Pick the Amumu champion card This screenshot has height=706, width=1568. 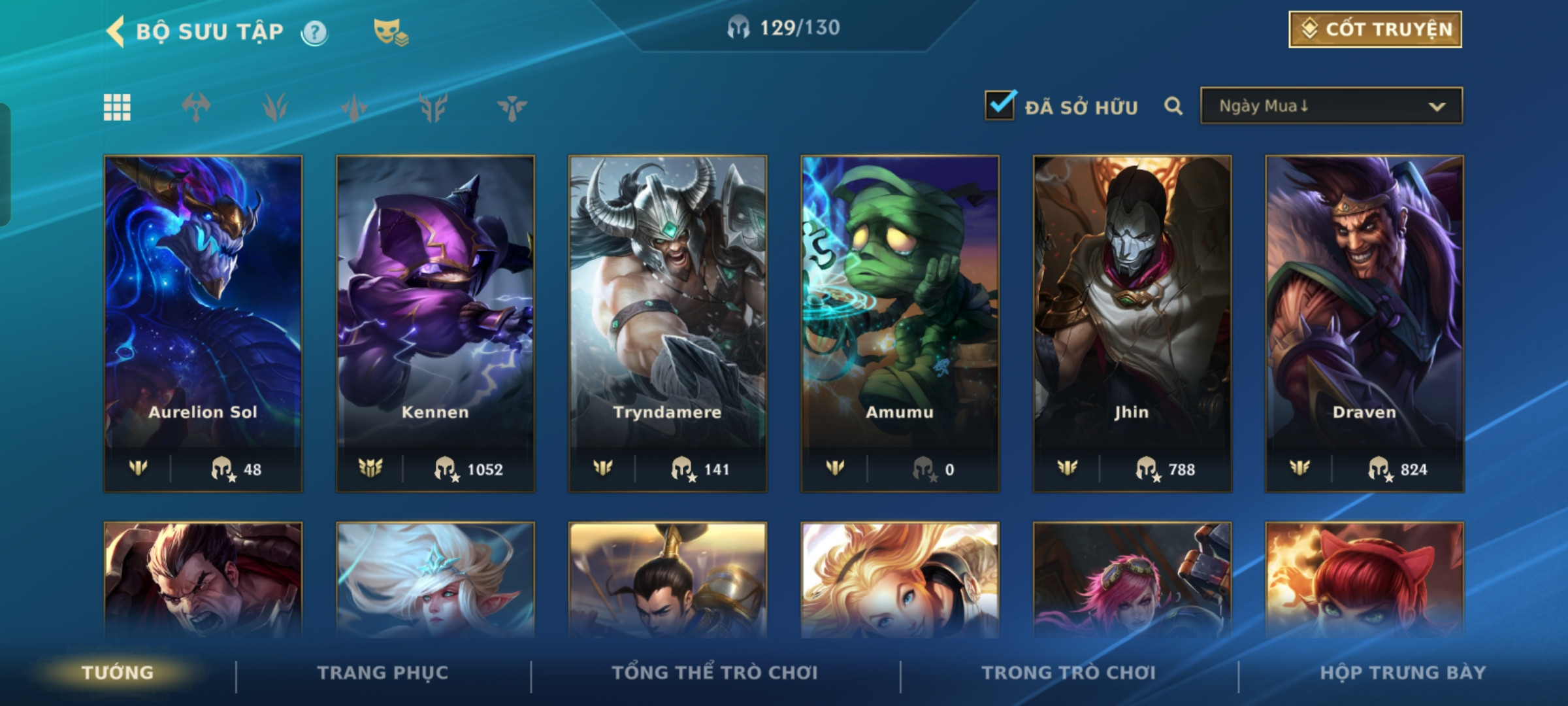coord(900,323)
